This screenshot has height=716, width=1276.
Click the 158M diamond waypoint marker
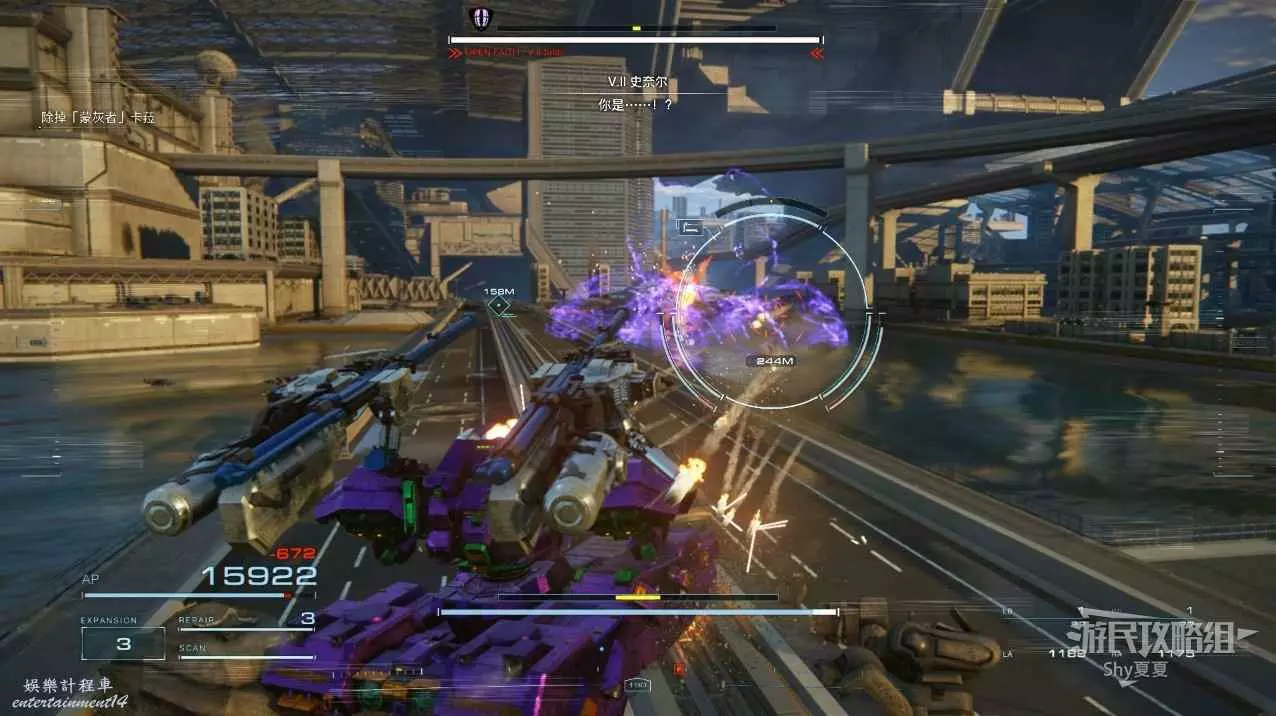click(498, 304)
